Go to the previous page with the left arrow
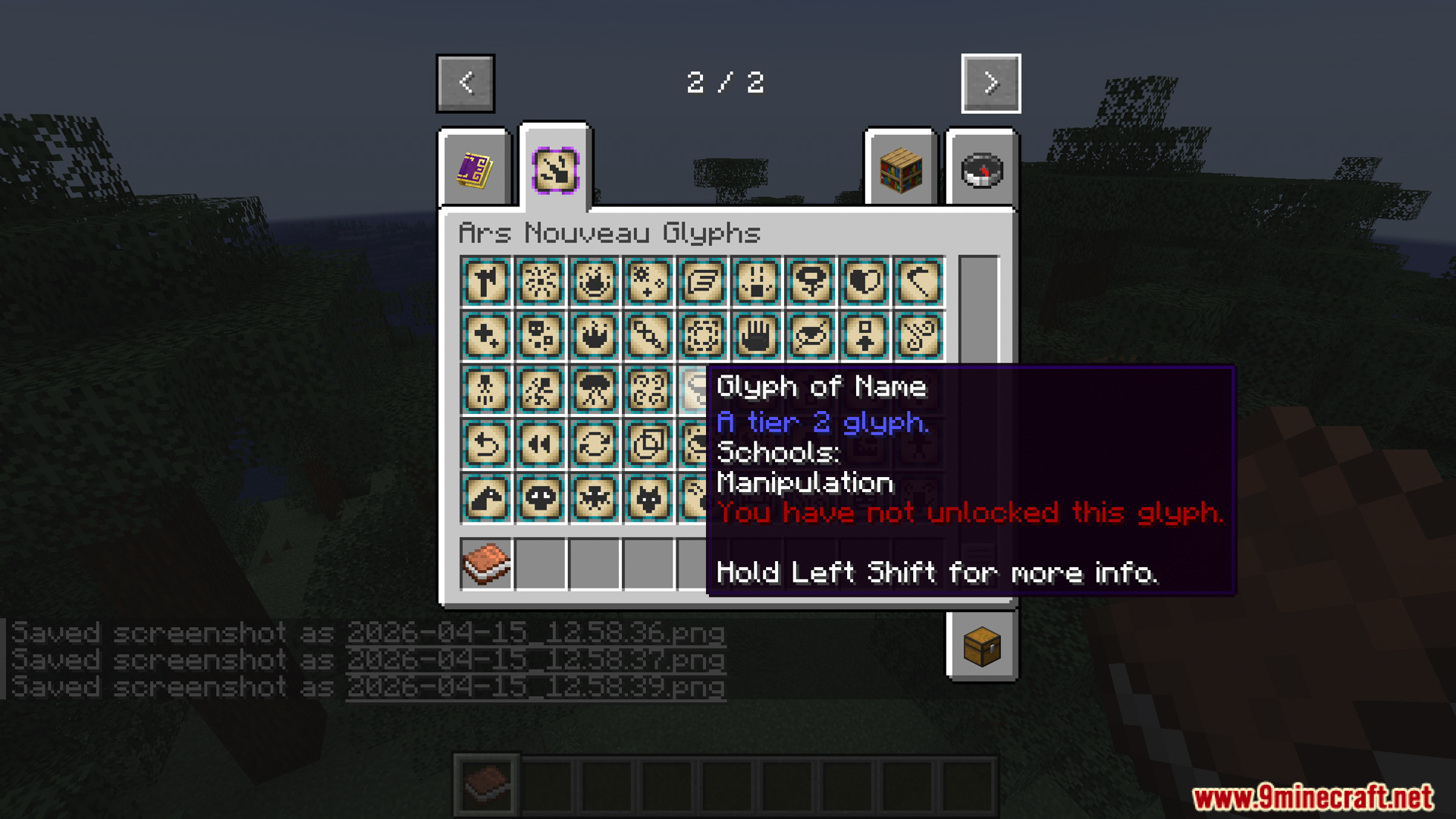The height and width of the screenshot is (819, 1456). click(x=465, y=83)
